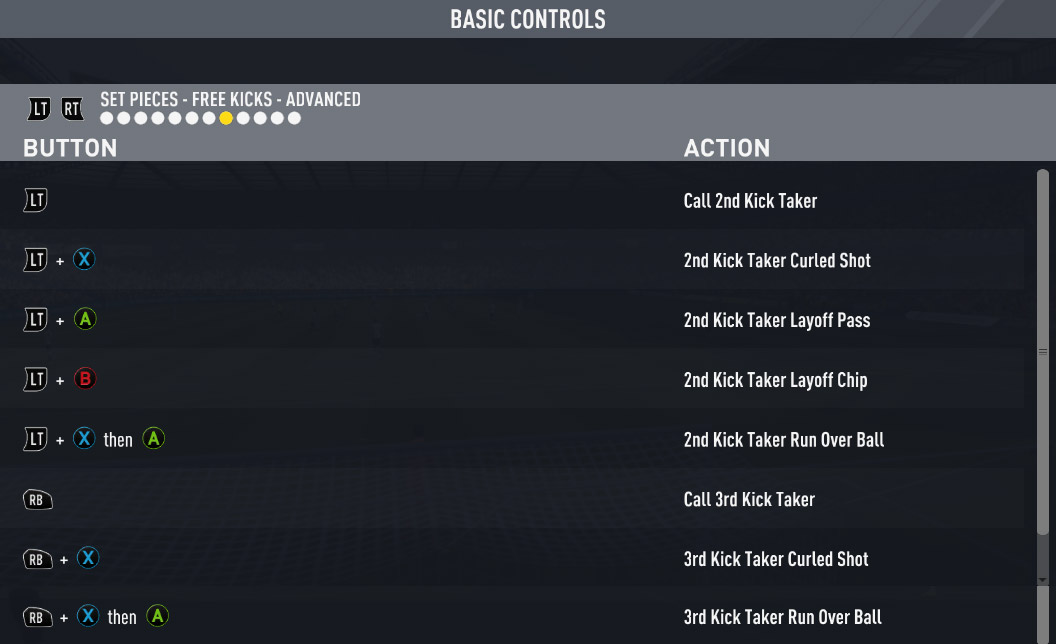Image resolution: width=1056 pixels, height=644 pixels.
Task: Click the scrollbar's down arrow
Action: (1043, 580)
